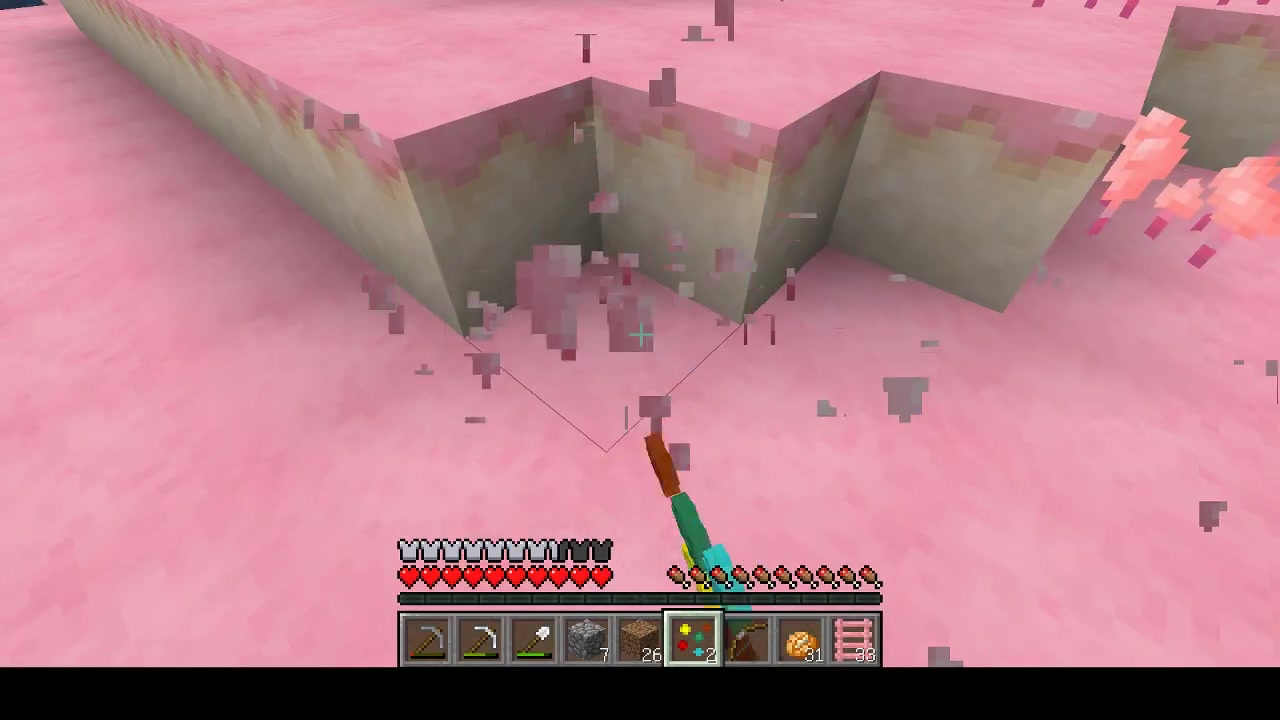Viewport: 1280px width, 720px height.
Task: Click the crosshair at screen center
Action: point(640,335)
